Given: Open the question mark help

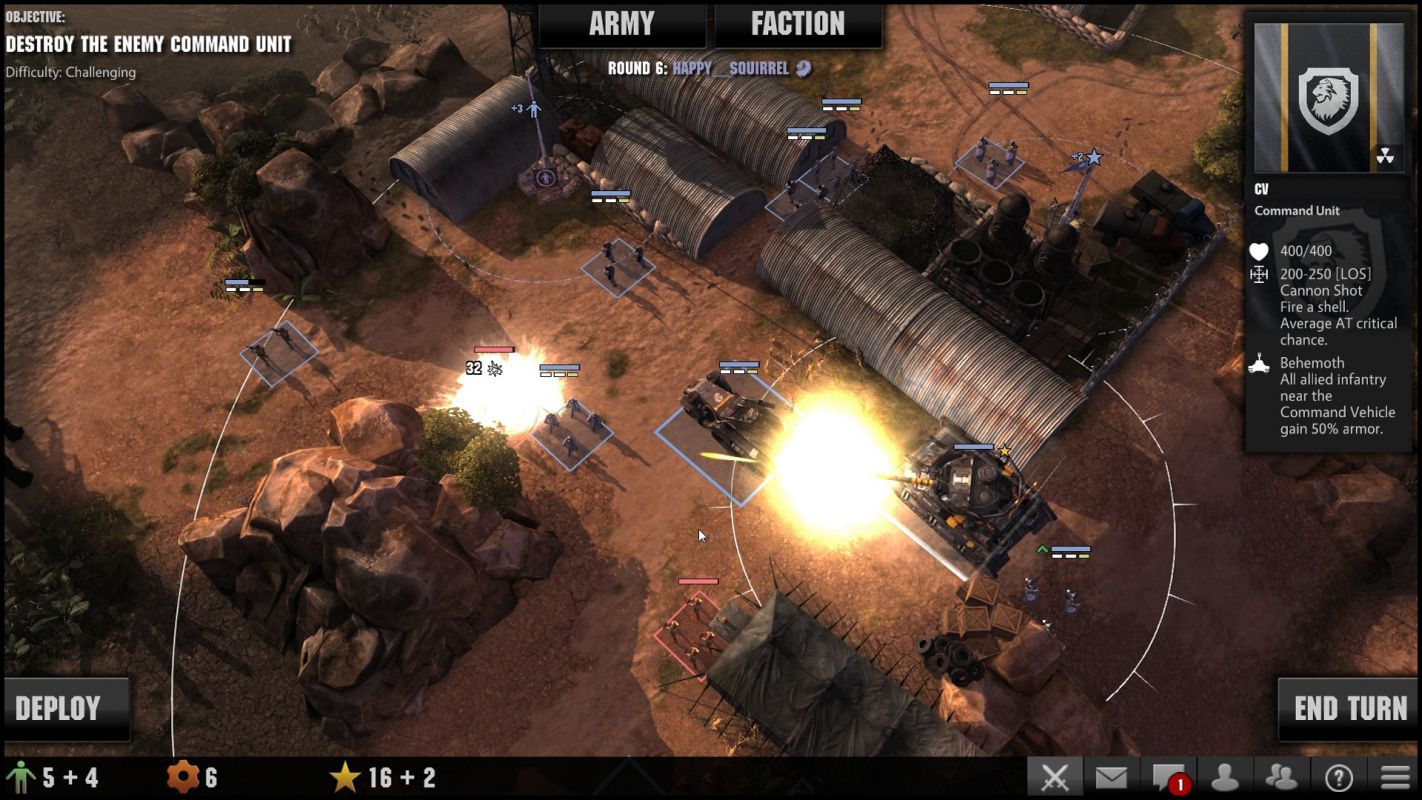Looking at the screenshot, I should [x=1338, y=777].
